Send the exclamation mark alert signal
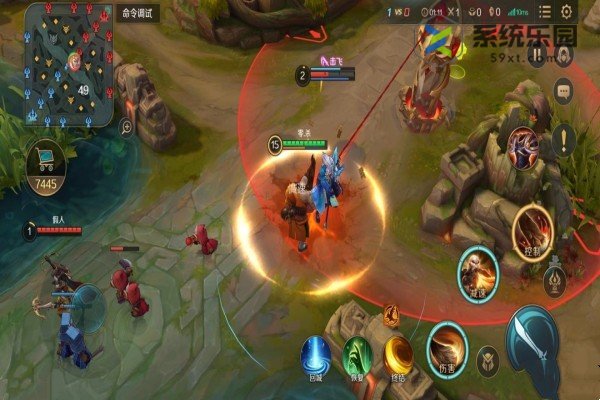The image size is (600, 400). (564, 140)
